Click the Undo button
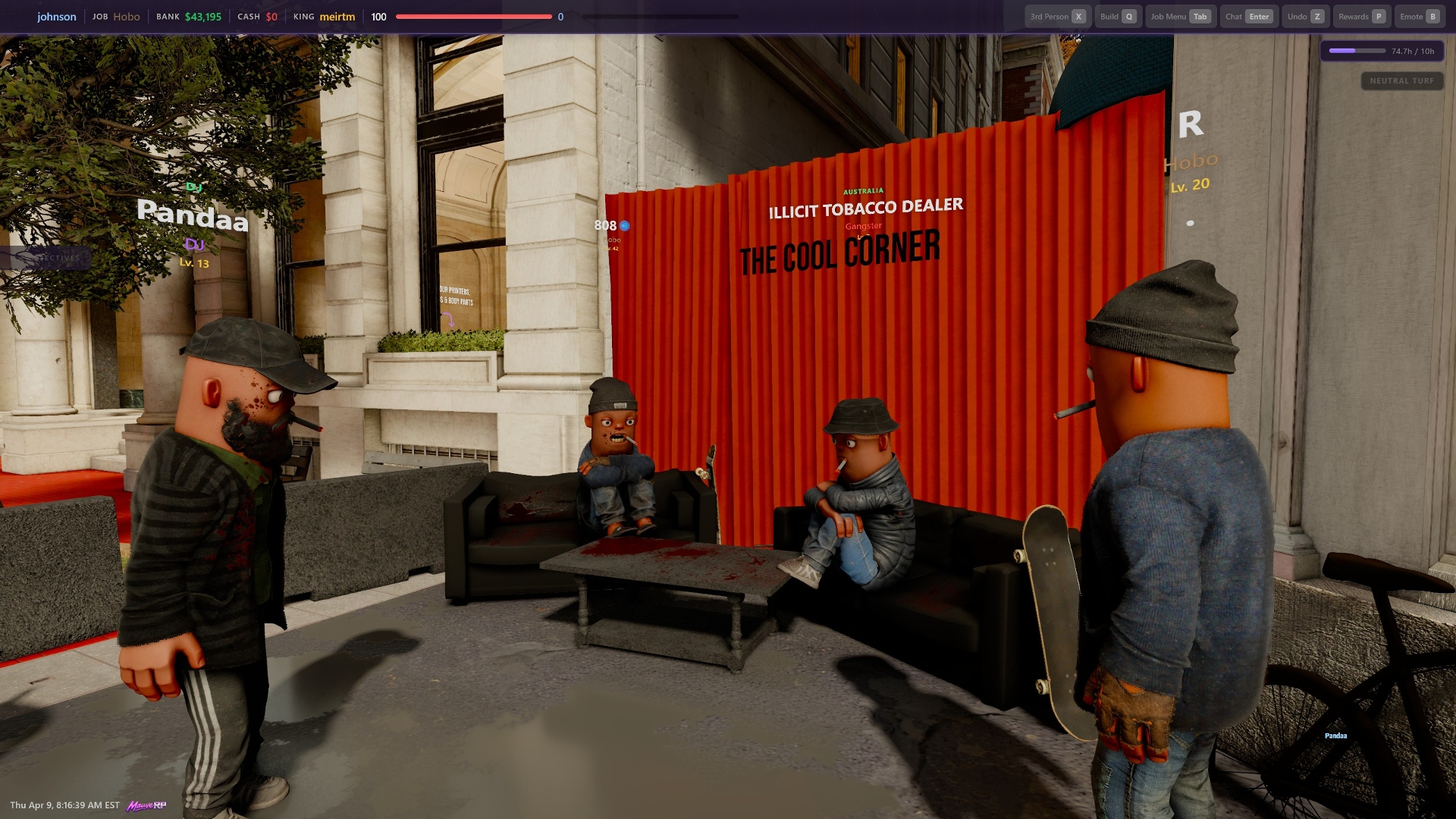 1304,17
